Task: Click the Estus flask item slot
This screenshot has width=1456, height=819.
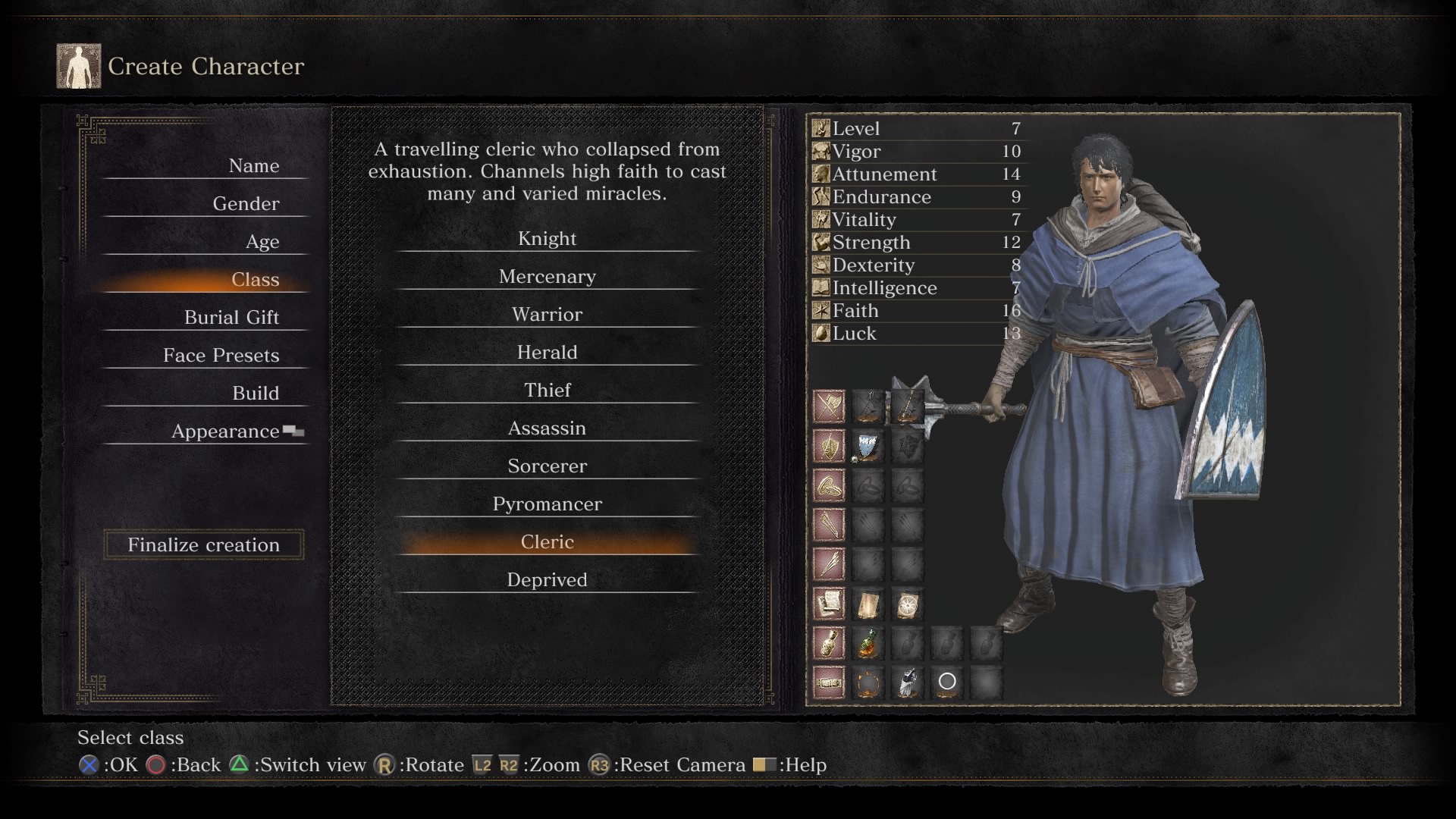Action: coord(868,643)
